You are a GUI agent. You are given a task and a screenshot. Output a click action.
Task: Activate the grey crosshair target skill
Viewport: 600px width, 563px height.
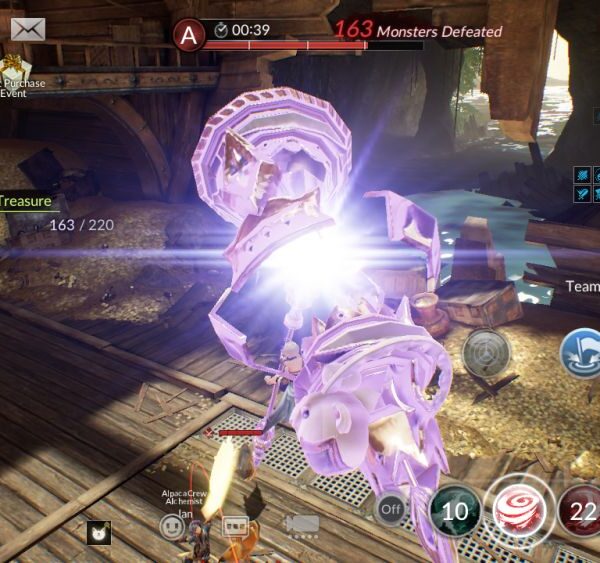coord(486,352)
